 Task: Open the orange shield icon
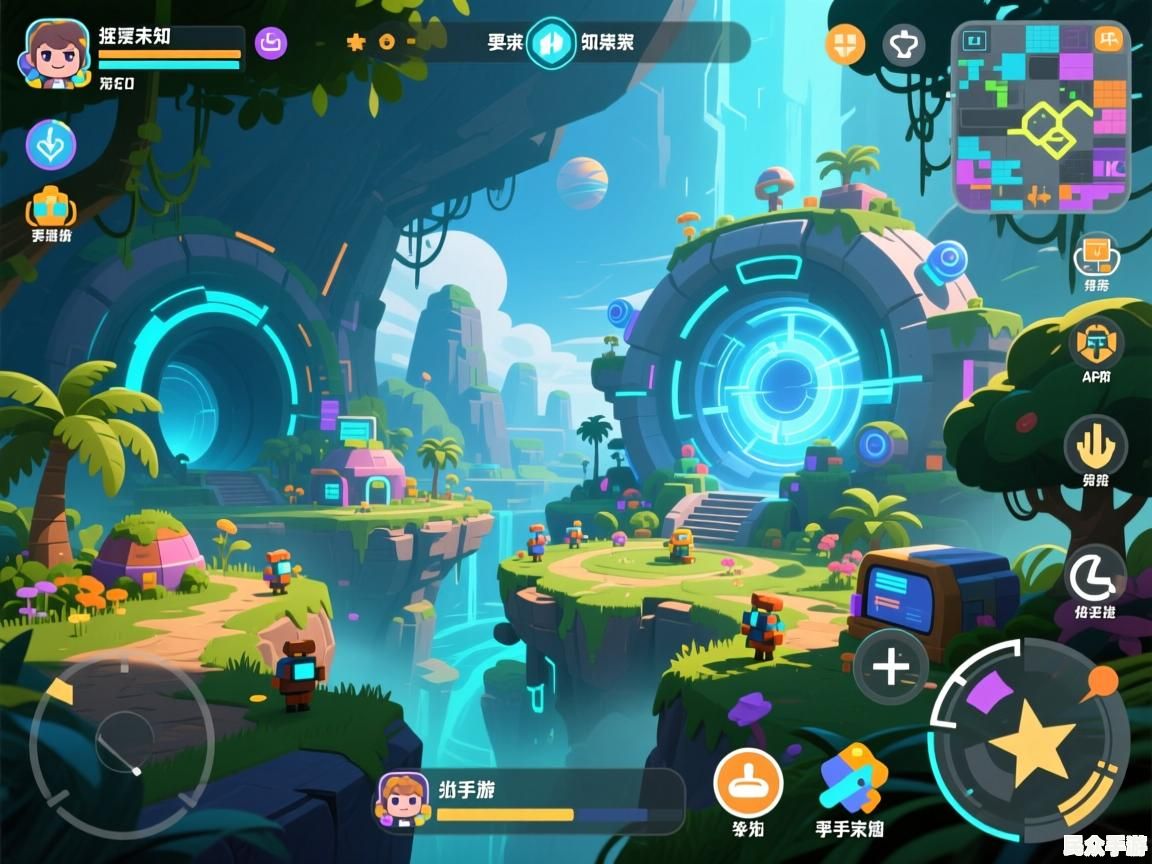(845, 45)
